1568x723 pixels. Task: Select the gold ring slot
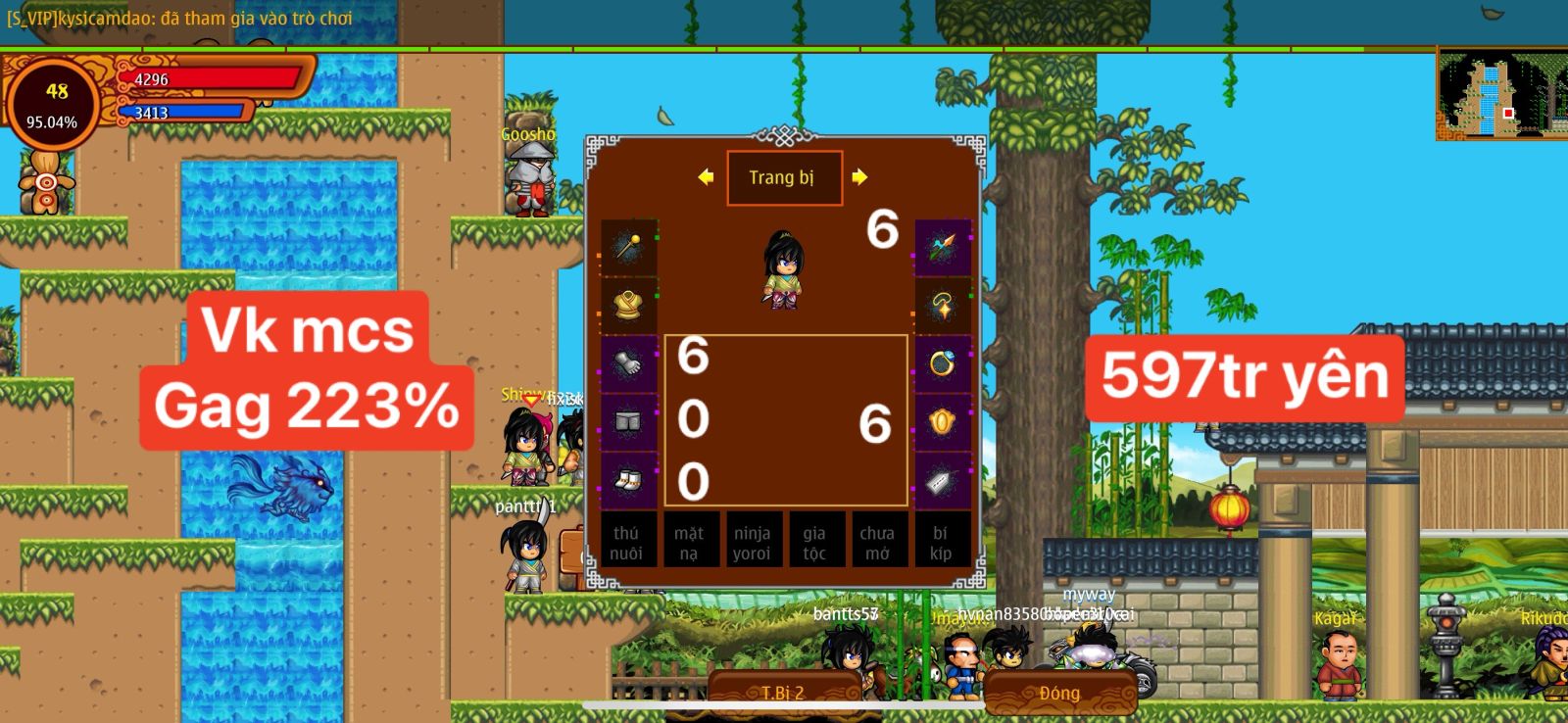pos(942,363)
